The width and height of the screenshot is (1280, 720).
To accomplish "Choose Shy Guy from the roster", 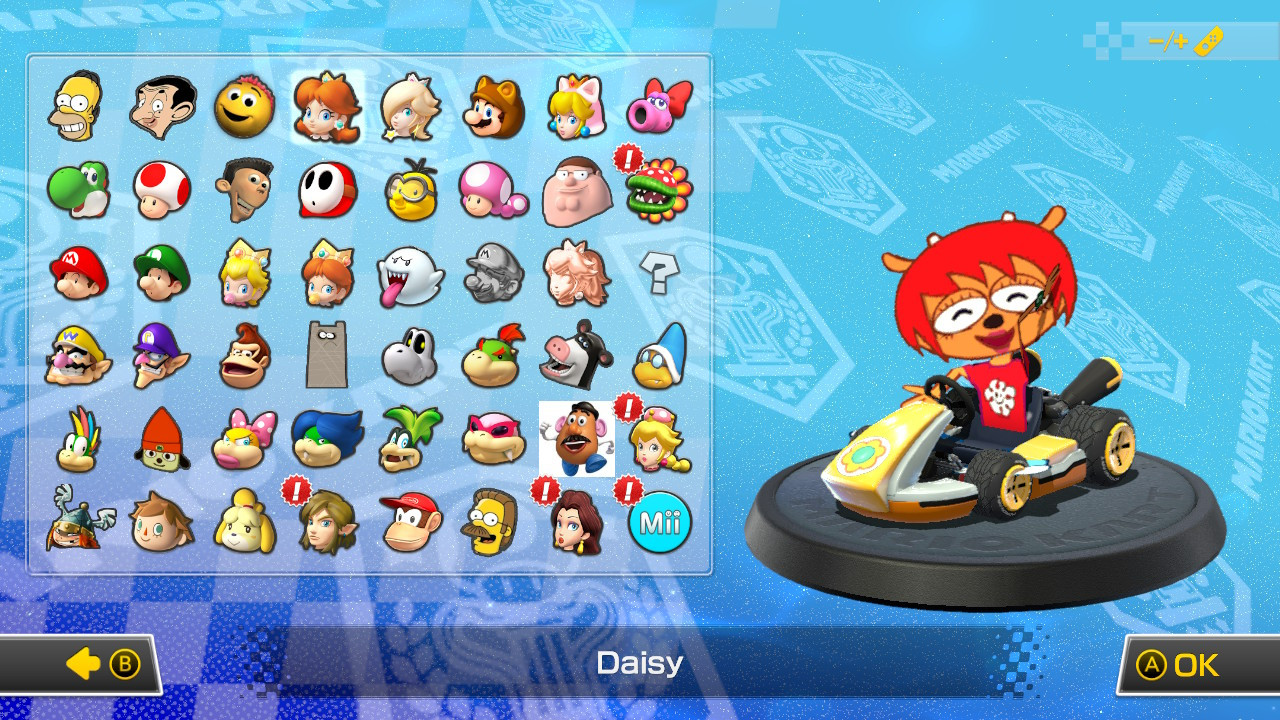I will [x=327, y=190].
